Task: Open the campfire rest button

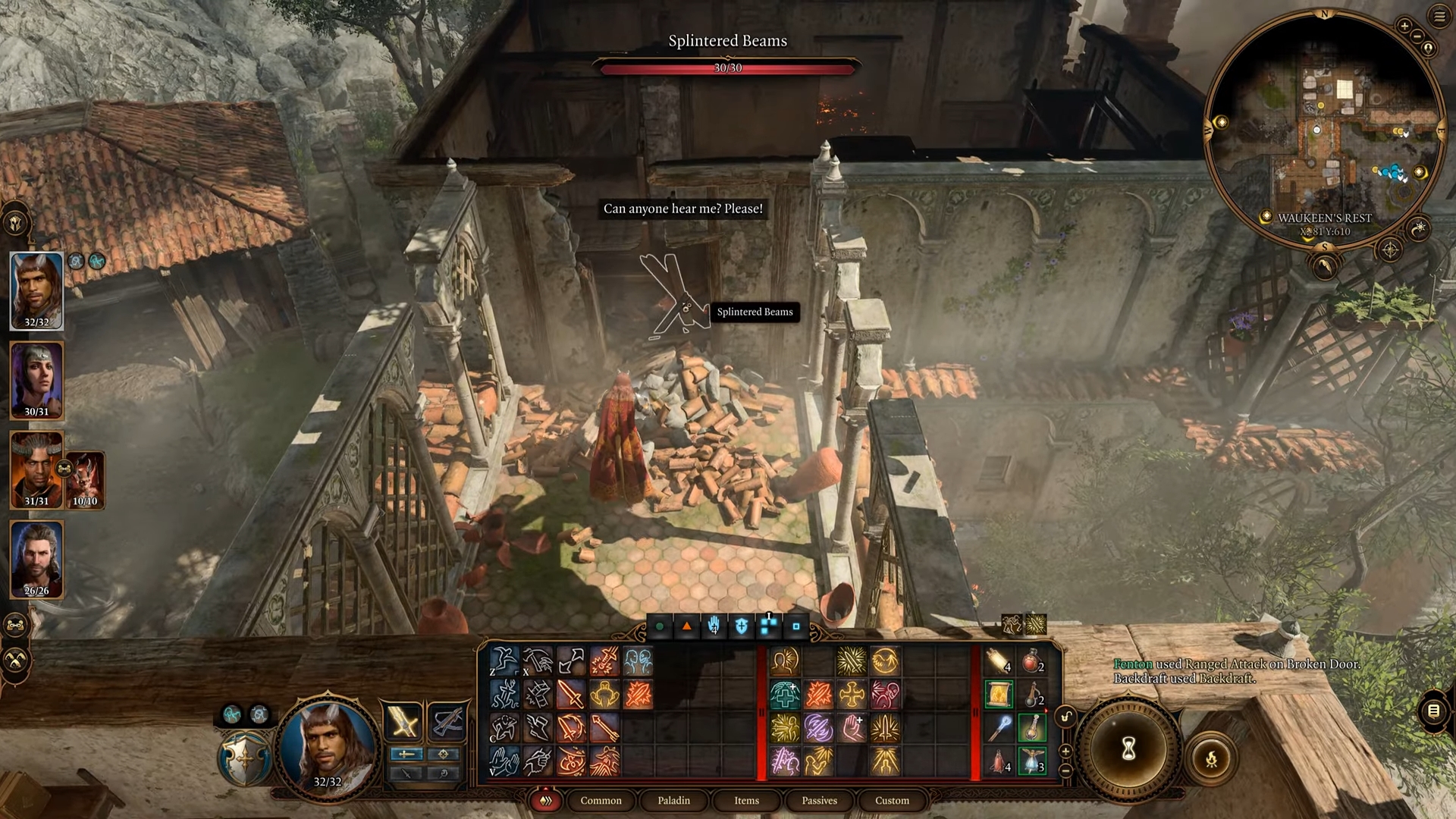Action: click(x=1211, y=757)
